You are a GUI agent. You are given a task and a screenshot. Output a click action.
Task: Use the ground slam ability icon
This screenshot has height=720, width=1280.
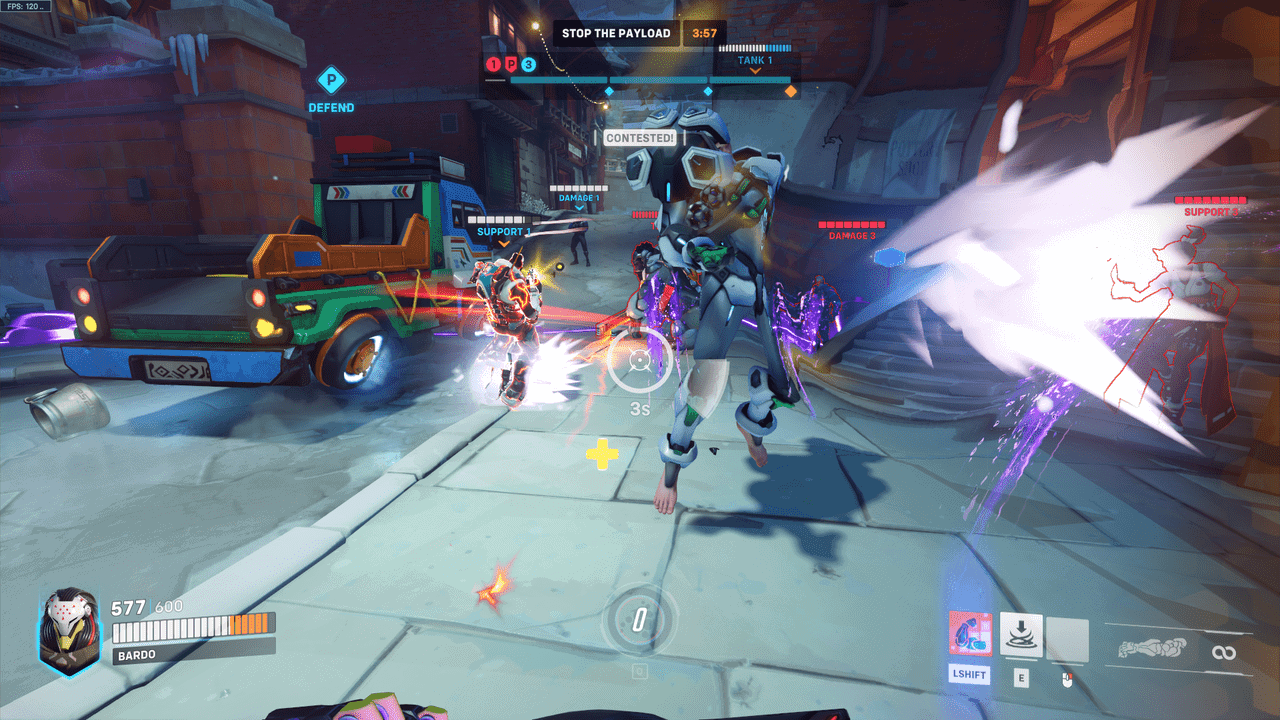tap(1021, 634)
